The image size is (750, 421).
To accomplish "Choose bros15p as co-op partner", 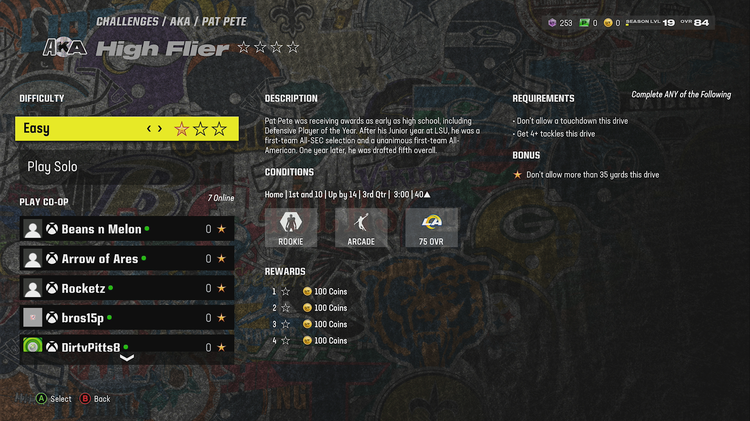I will (127, 318).
